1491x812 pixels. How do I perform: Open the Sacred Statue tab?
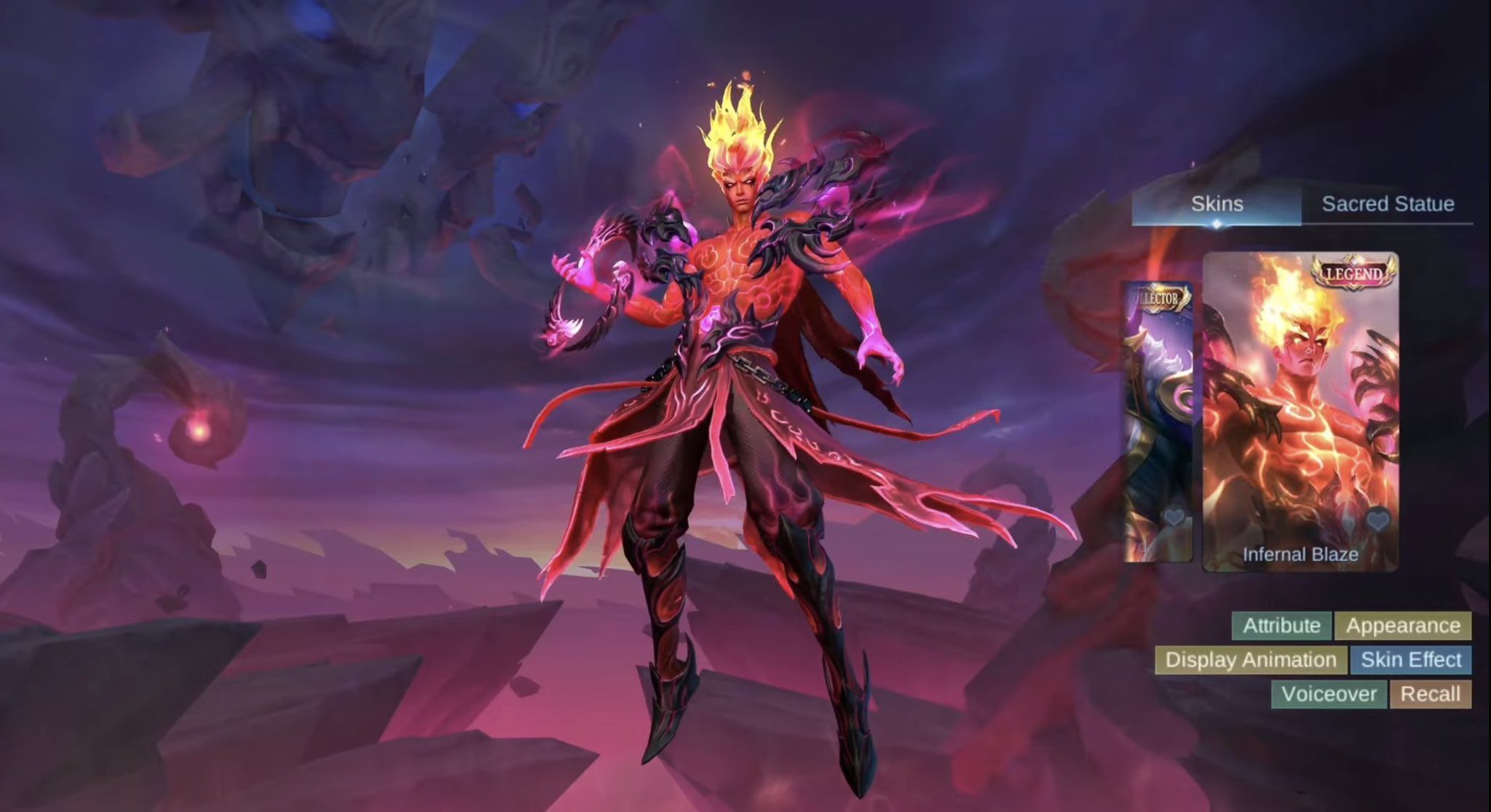1388,204
